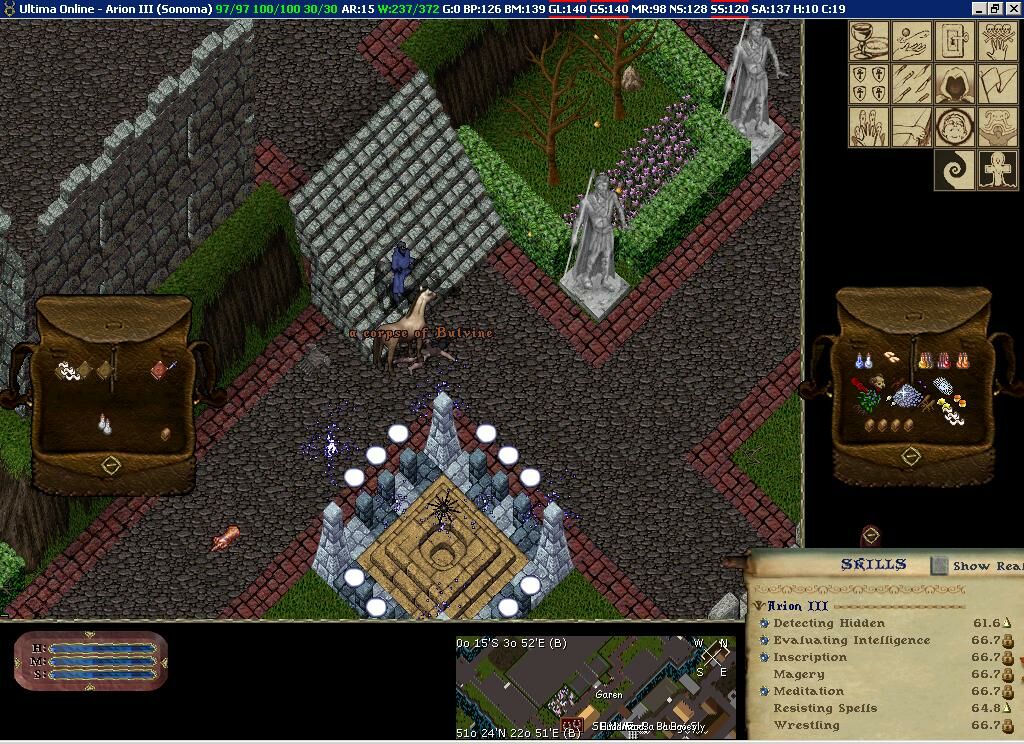Pick the silver coin pile in right backpack

pyautogui.click(x=908, y=395)
